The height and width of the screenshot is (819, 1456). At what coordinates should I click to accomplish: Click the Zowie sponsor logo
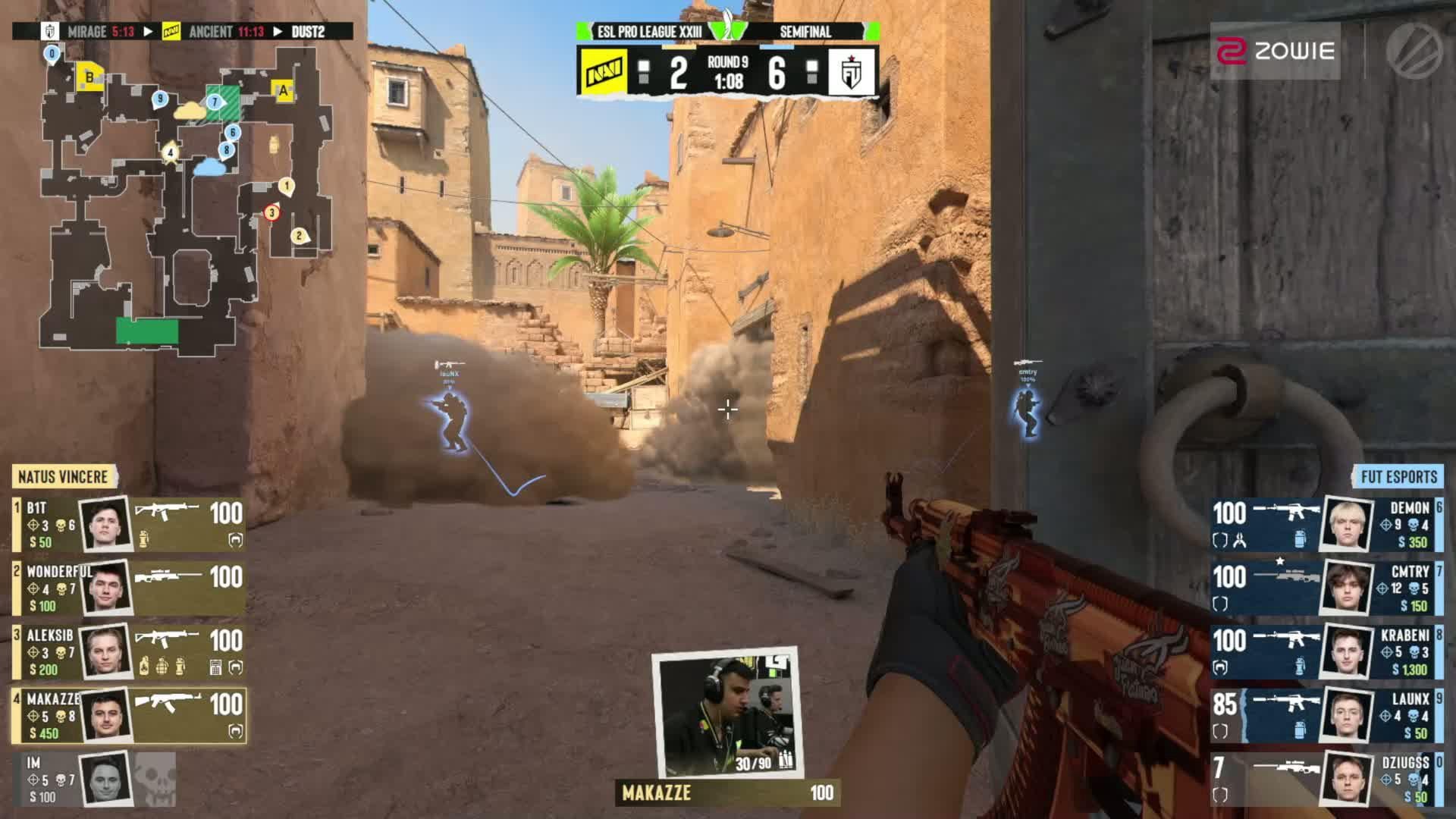(x=1275, y=51)
